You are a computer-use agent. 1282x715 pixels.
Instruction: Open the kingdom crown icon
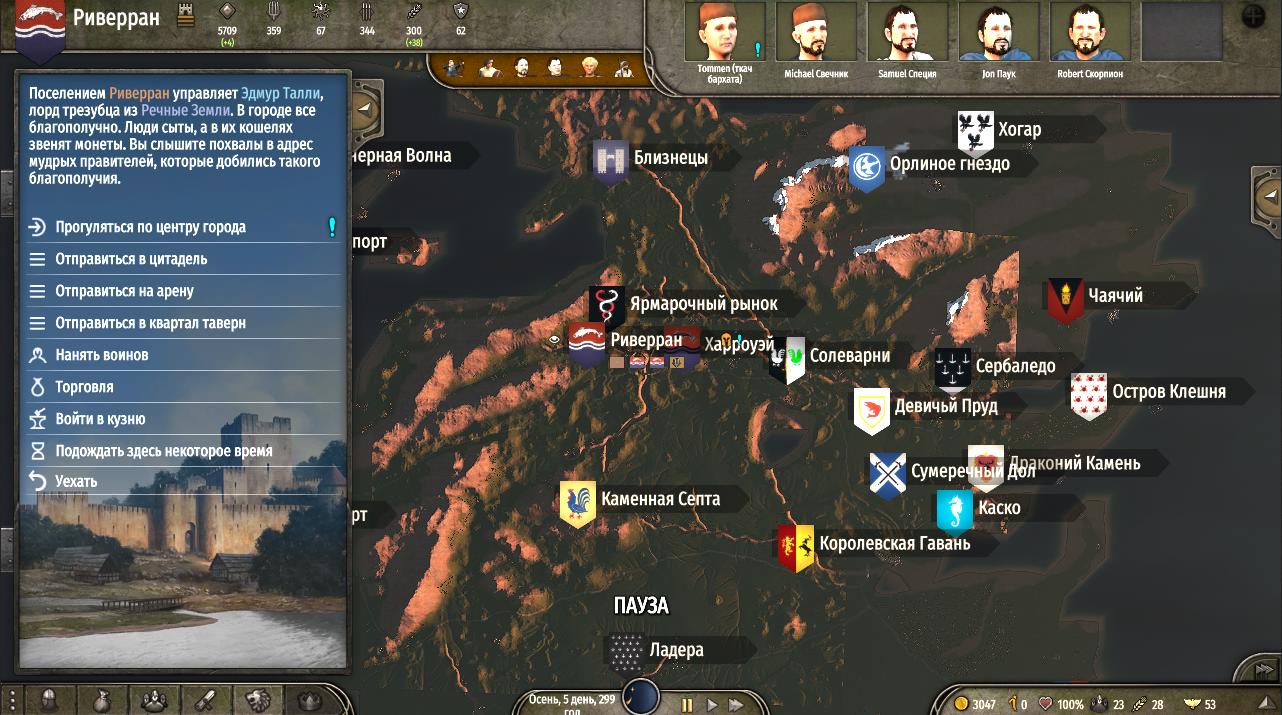pyautogui.click(x=309, y=701)
